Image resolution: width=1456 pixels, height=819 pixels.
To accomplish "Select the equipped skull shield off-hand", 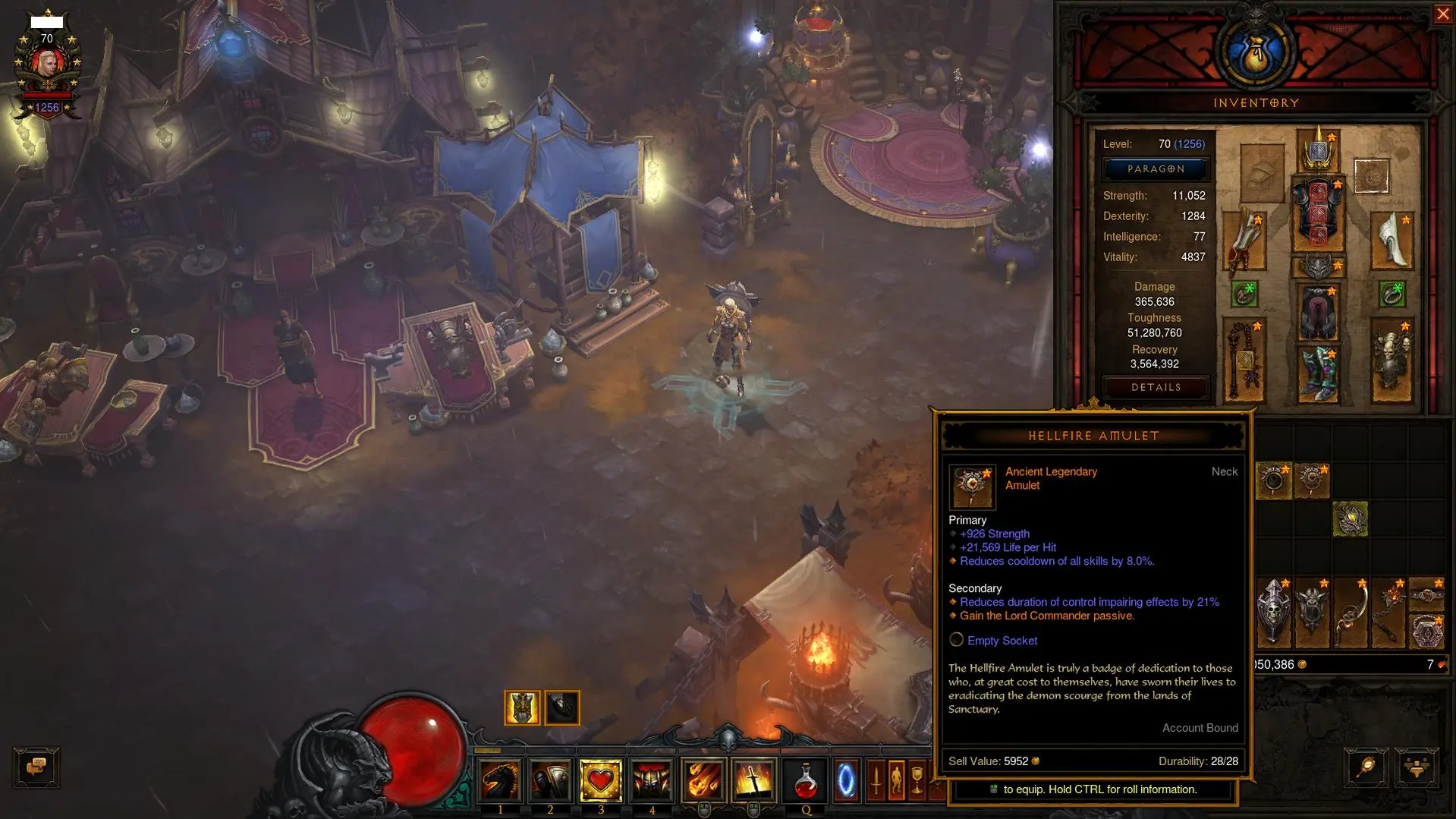I will (1392, 361).
